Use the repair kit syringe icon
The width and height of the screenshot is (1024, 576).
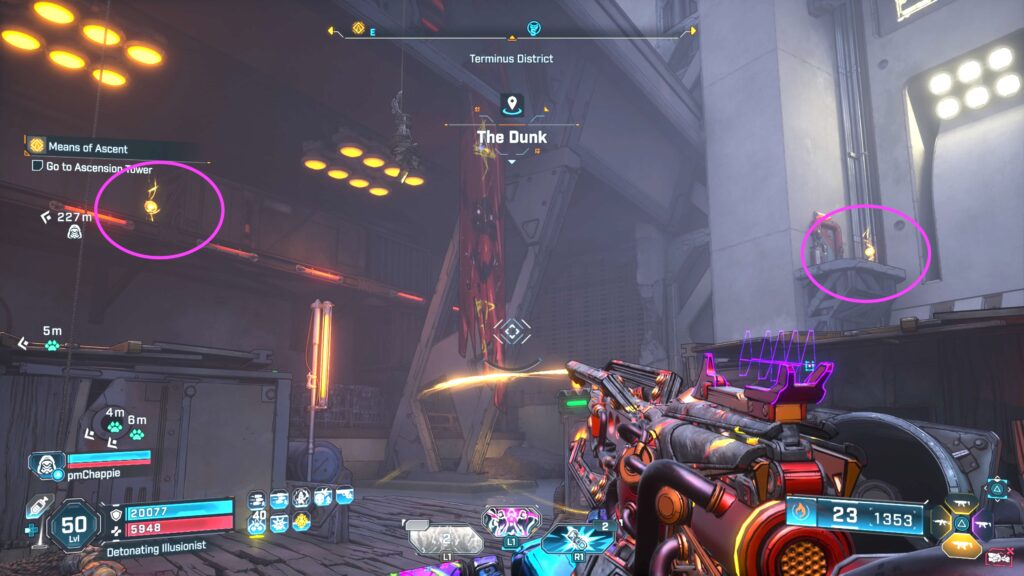[35, 507]
